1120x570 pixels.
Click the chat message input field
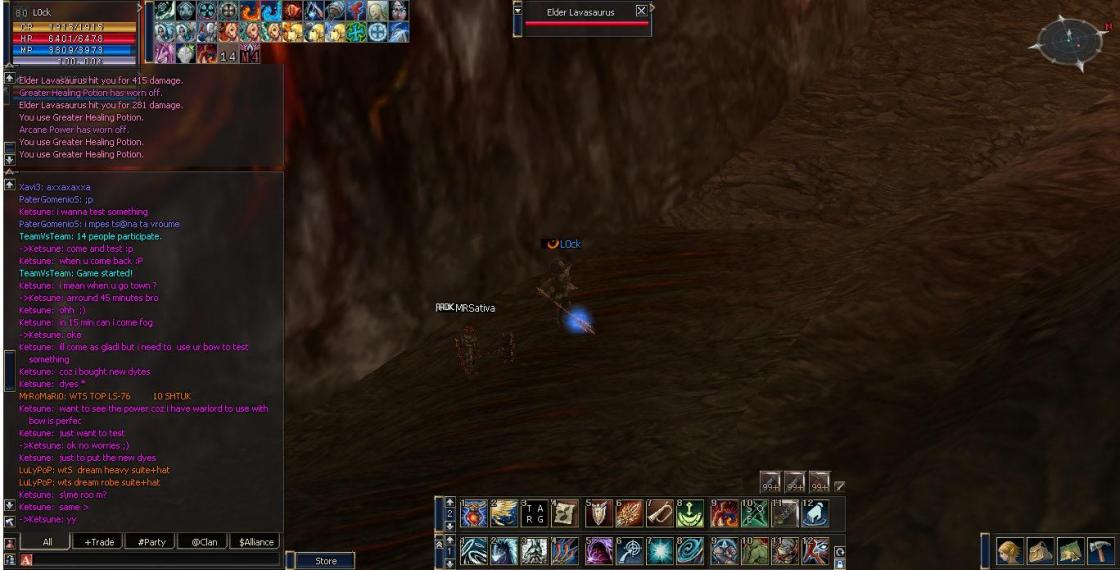click(150, 560)
